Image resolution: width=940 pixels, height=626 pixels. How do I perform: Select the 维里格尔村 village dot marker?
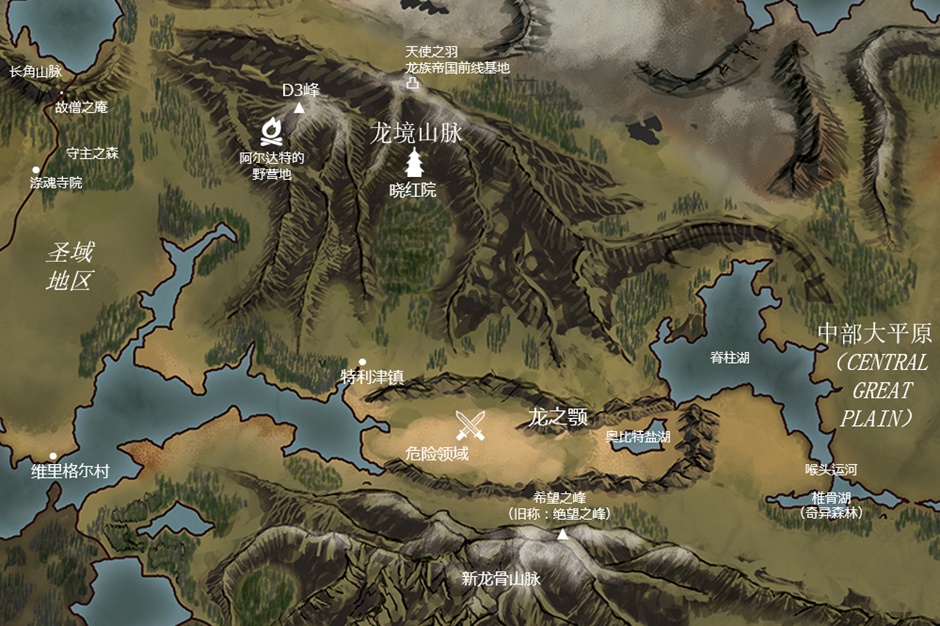[x=54, y=457]
